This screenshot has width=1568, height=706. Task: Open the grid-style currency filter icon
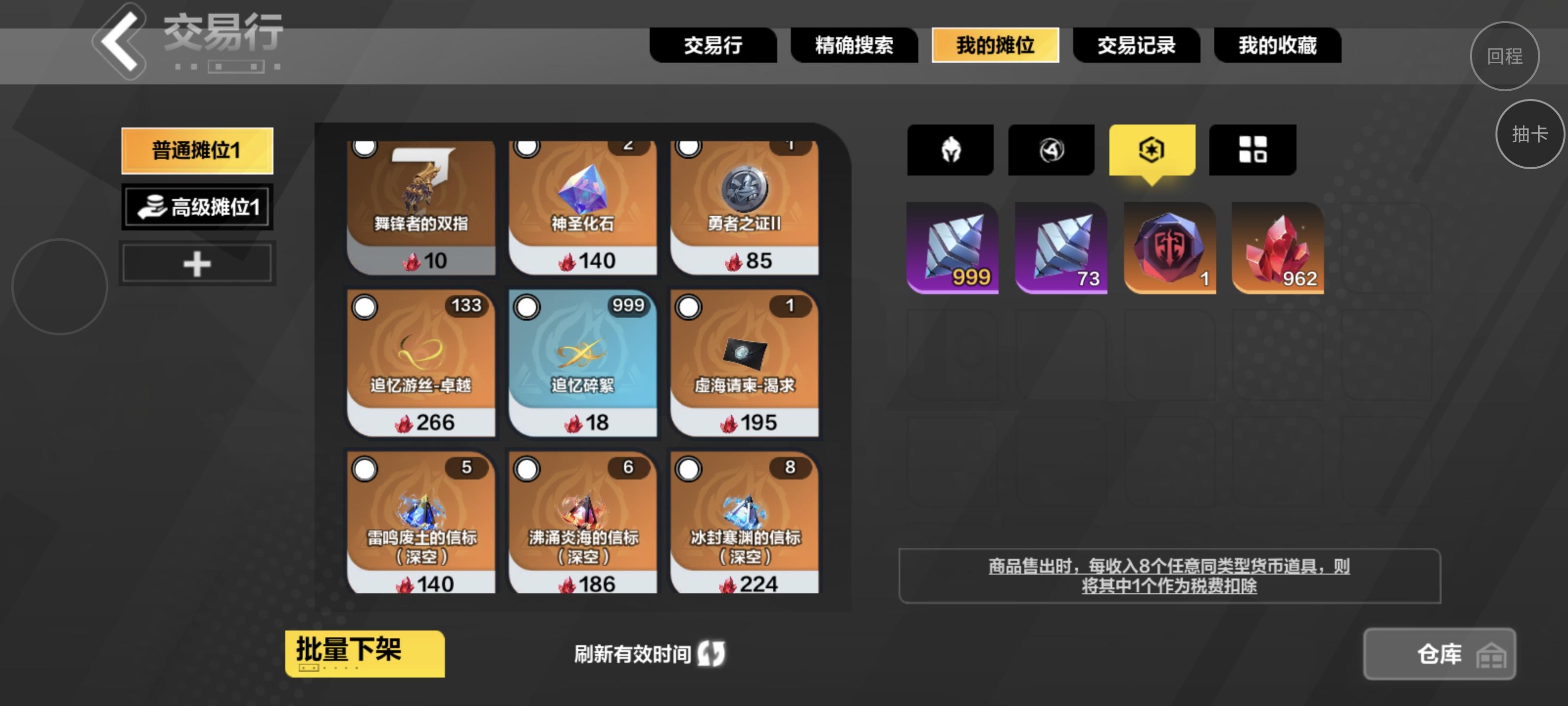tap(1252, 150)
